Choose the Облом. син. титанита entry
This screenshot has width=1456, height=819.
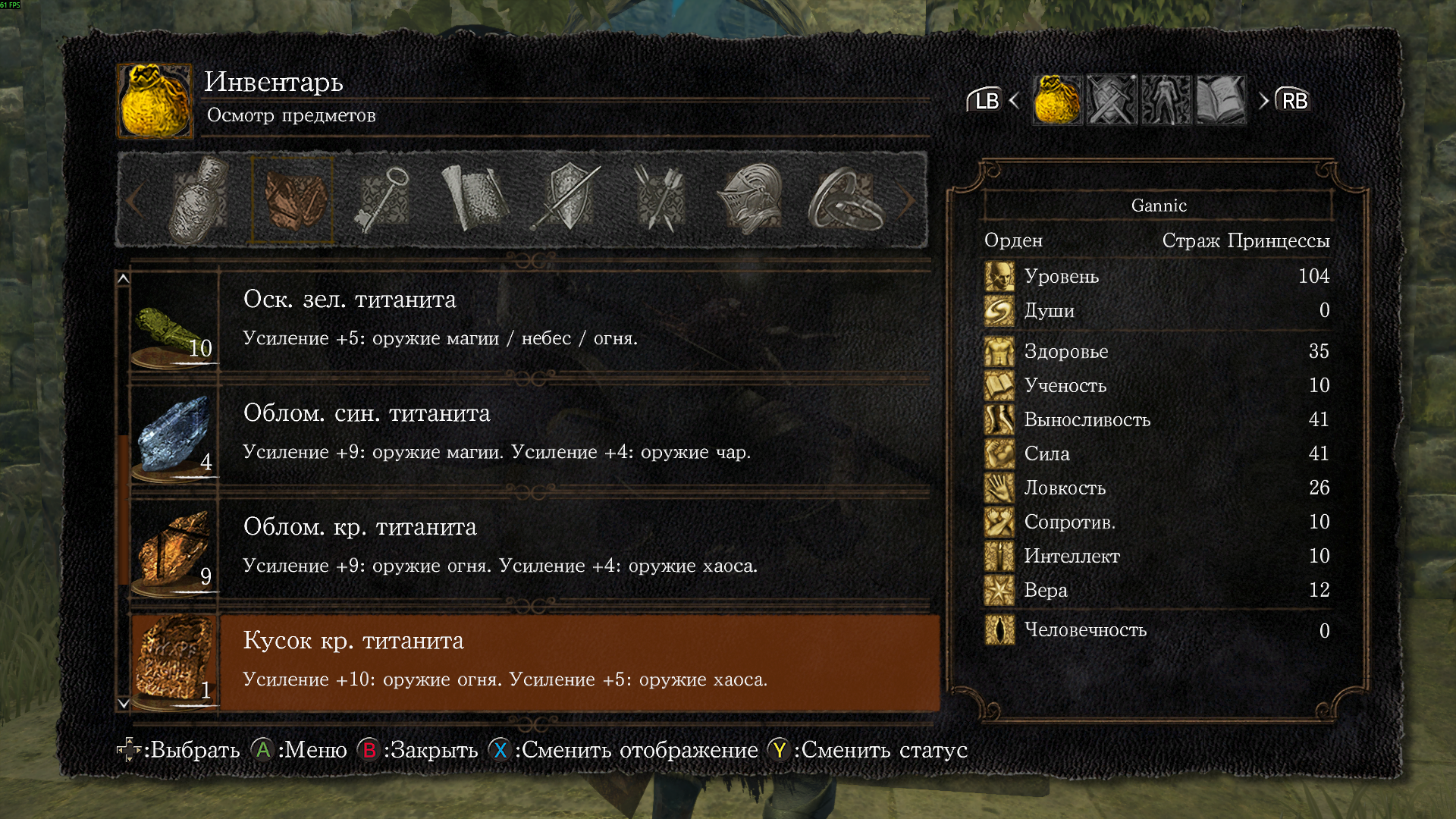531,433
